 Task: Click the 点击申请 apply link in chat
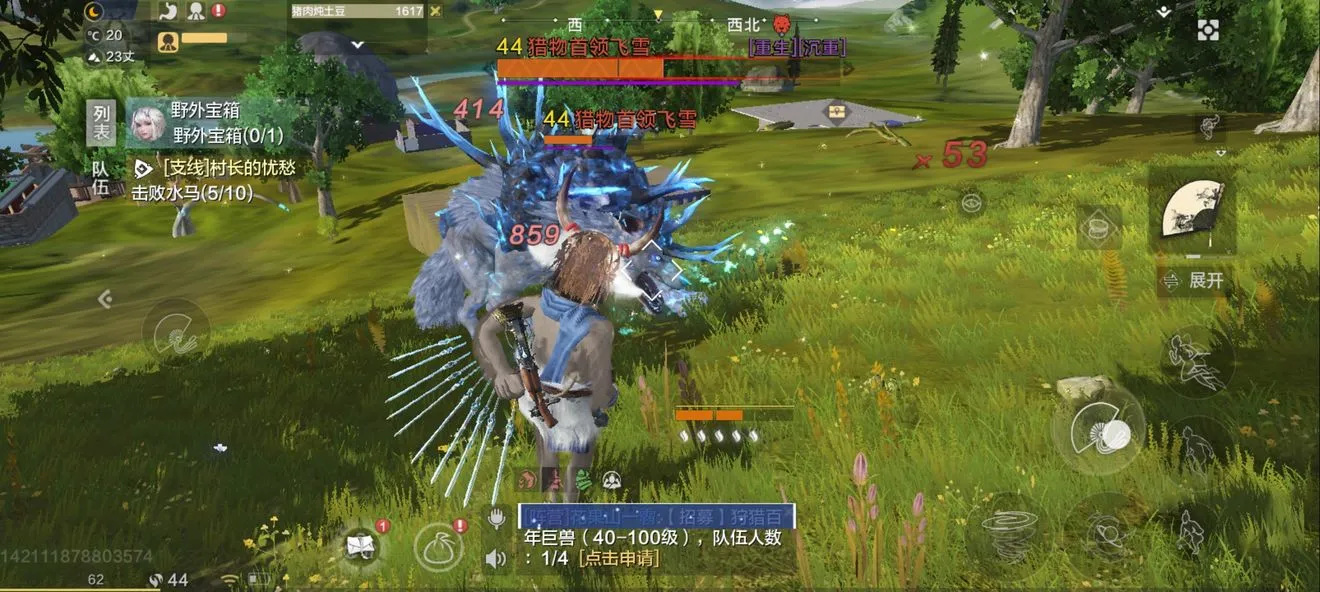point(619,558)
